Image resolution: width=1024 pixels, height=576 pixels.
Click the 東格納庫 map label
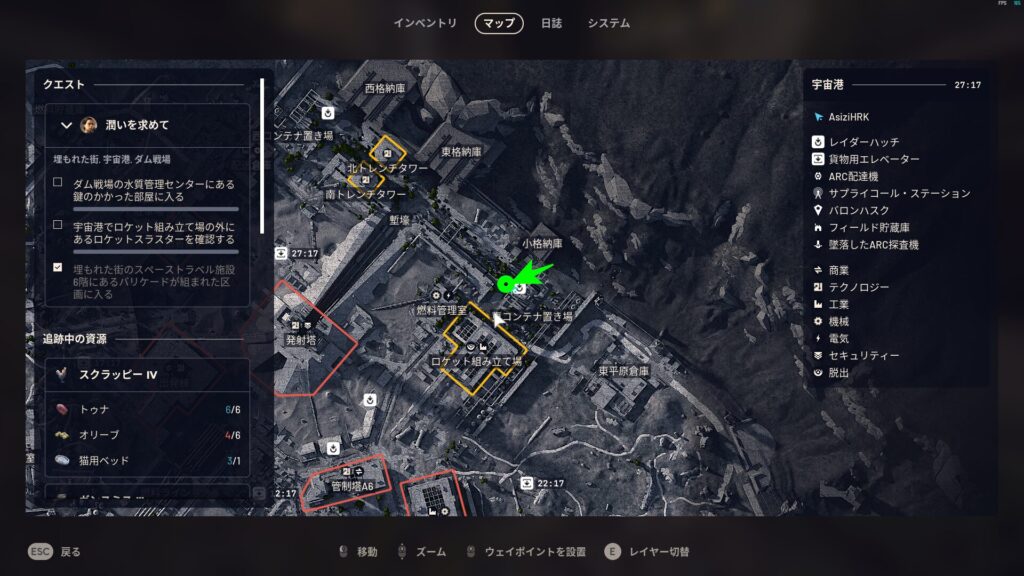pyautogui.click(x=462, y=152)
